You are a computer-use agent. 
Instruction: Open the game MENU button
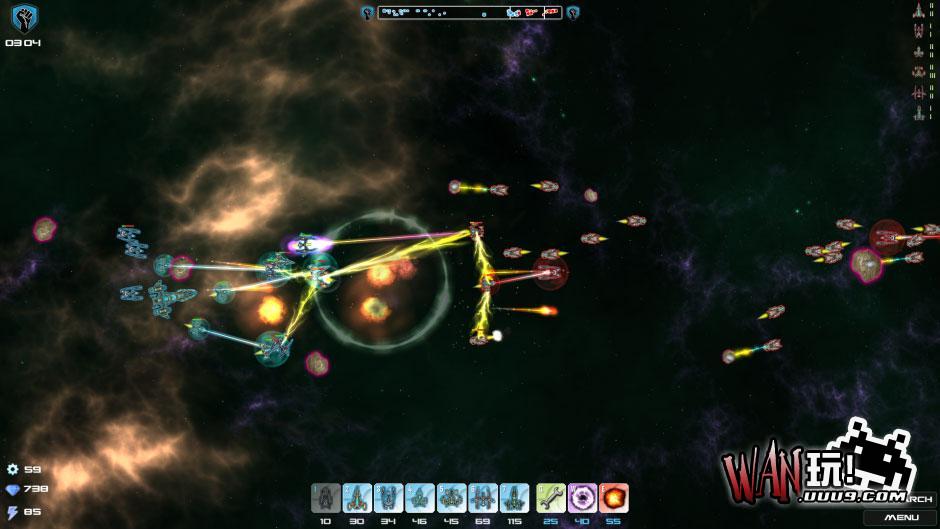(x=901, y=517)
